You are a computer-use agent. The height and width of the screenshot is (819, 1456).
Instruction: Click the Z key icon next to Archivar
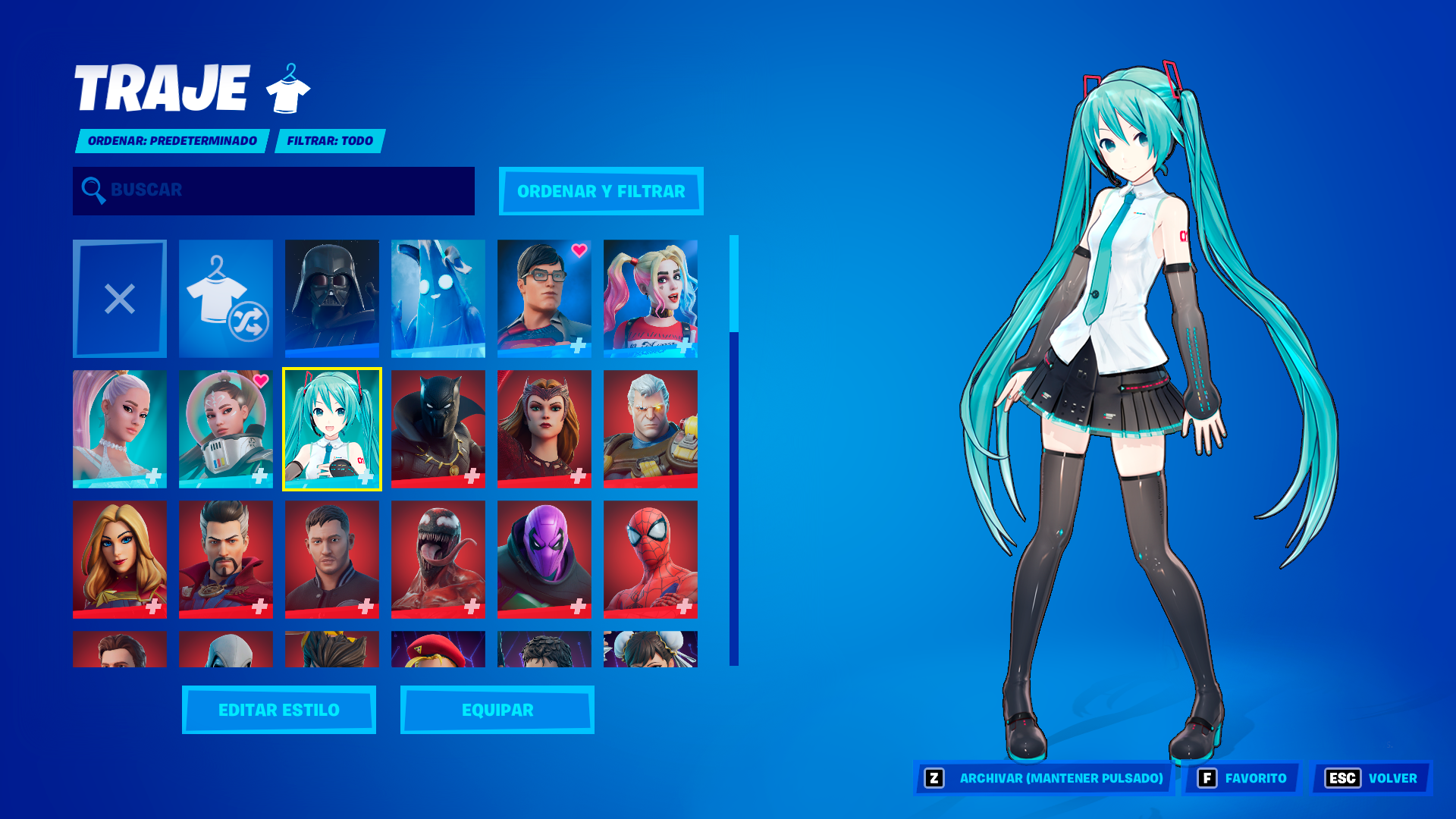[935, 778]
